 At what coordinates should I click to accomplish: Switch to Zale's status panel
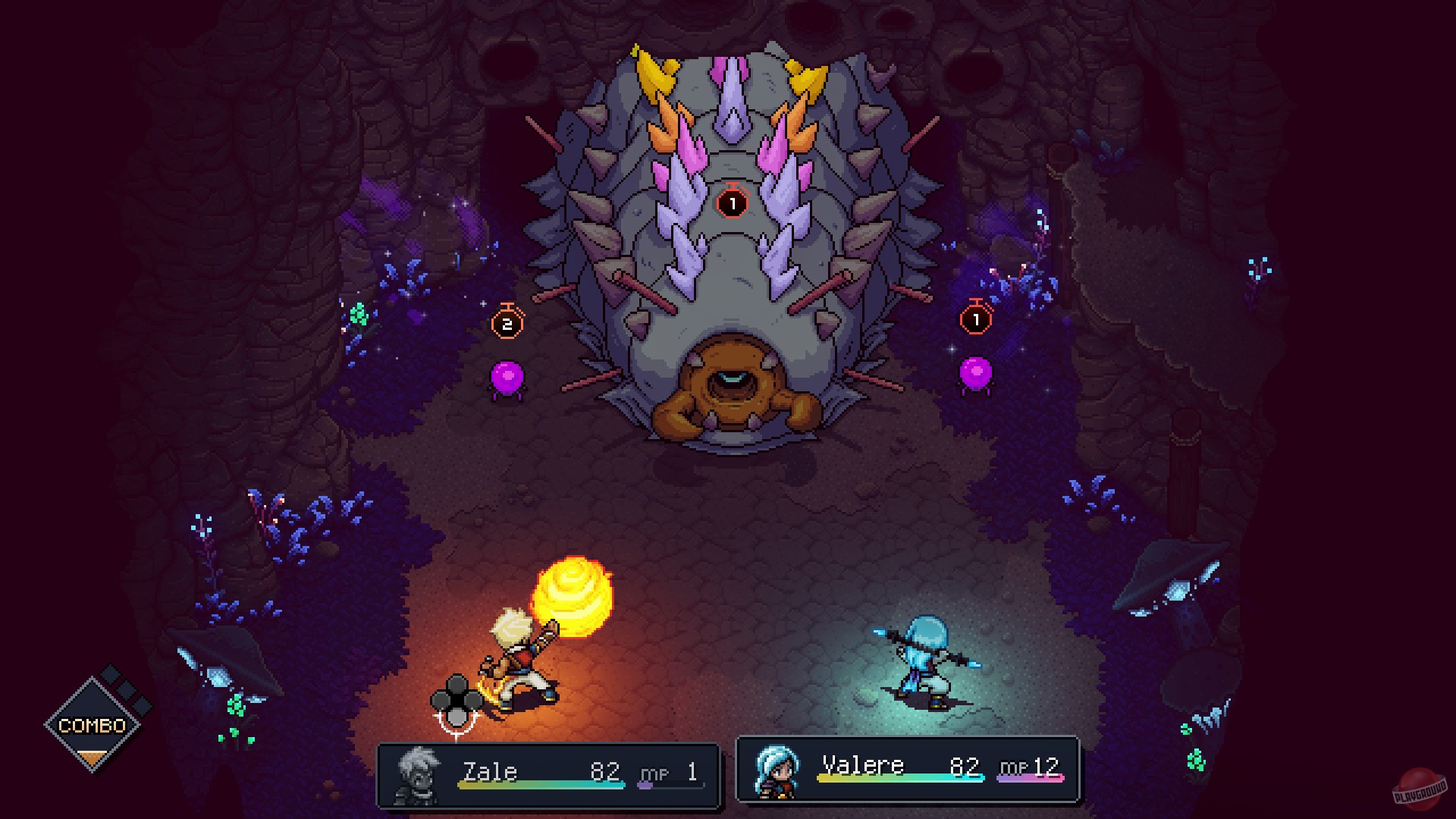(x=551, y=772)
